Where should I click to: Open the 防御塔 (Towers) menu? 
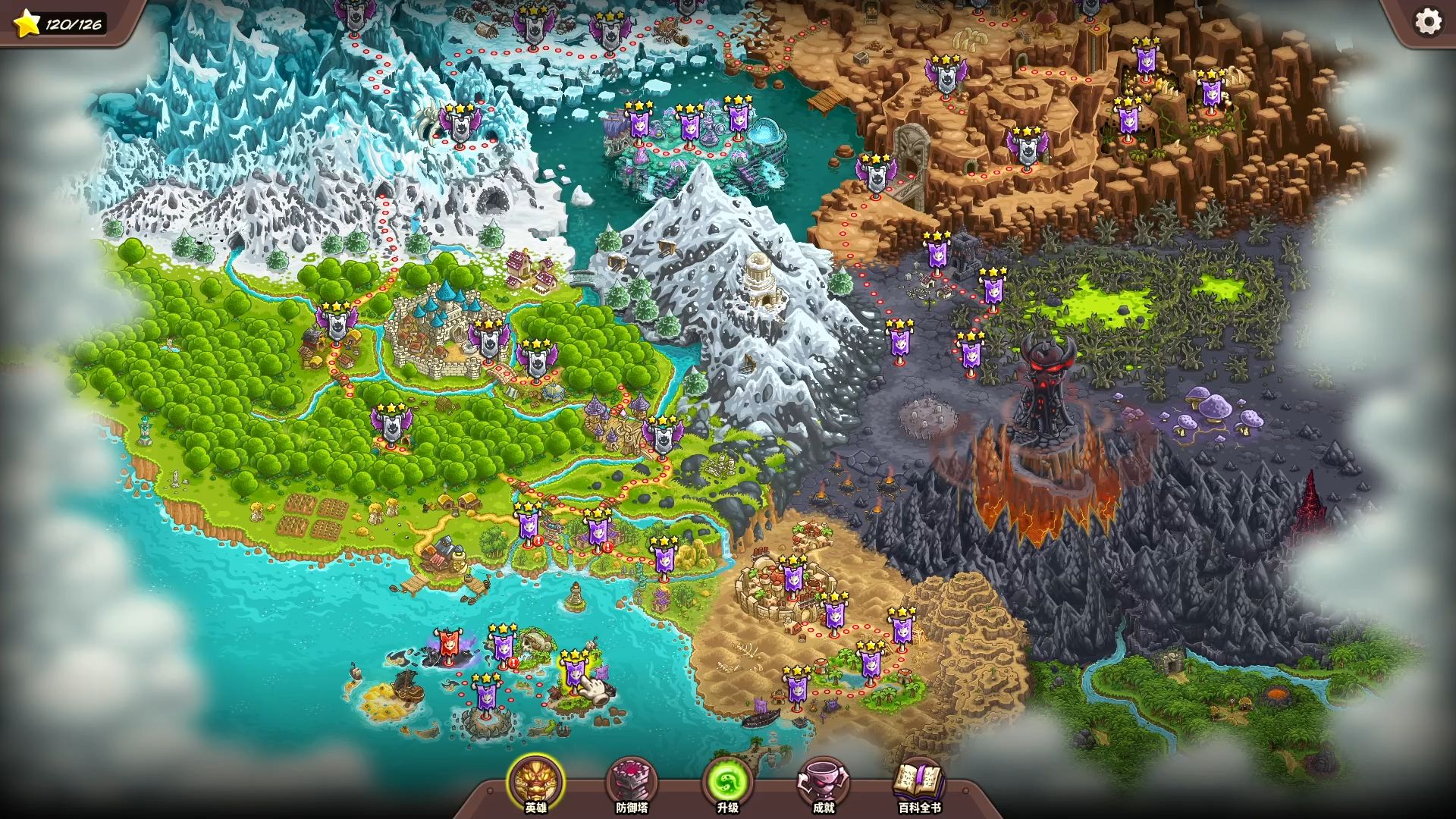click(632, 784)
